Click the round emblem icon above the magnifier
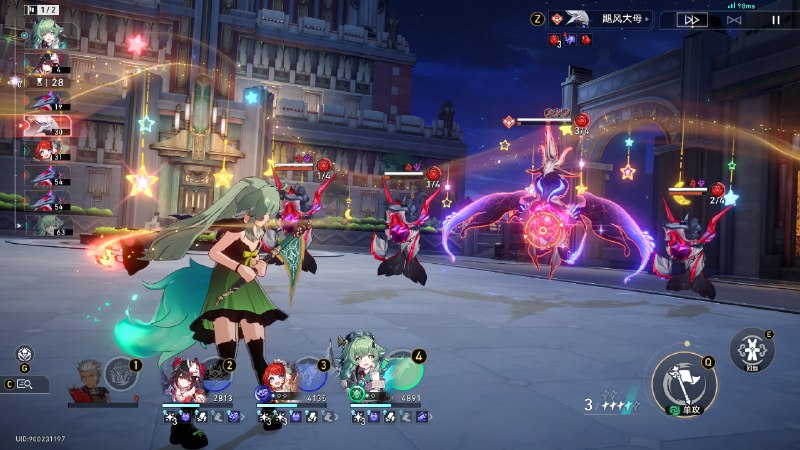800x450 pixels. point(25,353)
